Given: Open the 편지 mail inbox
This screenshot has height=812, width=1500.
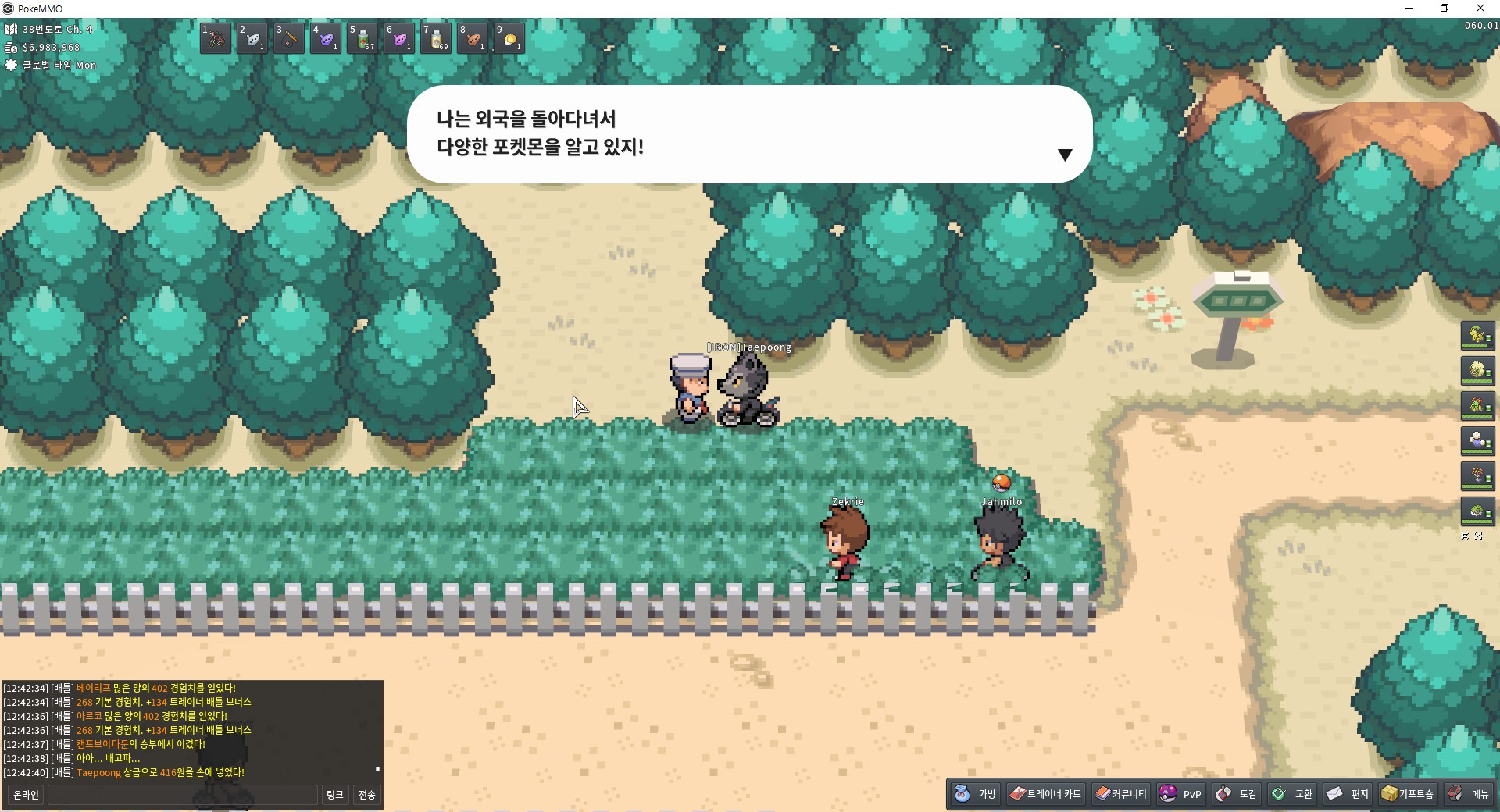Looking at the screenshot, I should (x=1348, y=794).
